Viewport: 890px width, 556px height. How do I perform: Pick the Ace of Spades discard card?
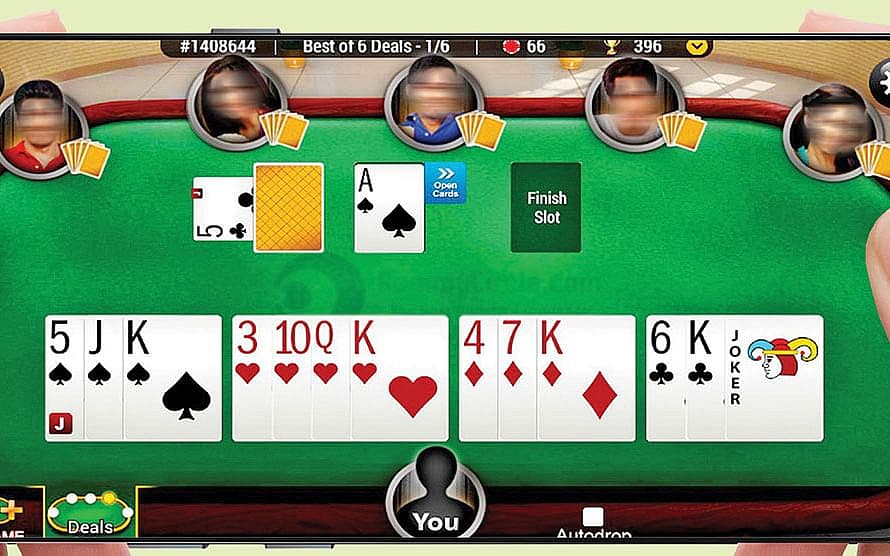coord(389,208)
